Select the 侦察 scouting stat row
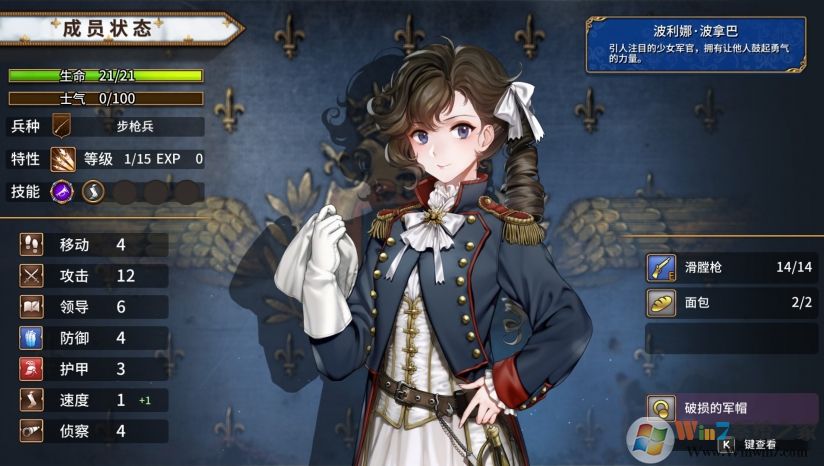Viewport: 824px width, 466px height. tap(92, 431)
